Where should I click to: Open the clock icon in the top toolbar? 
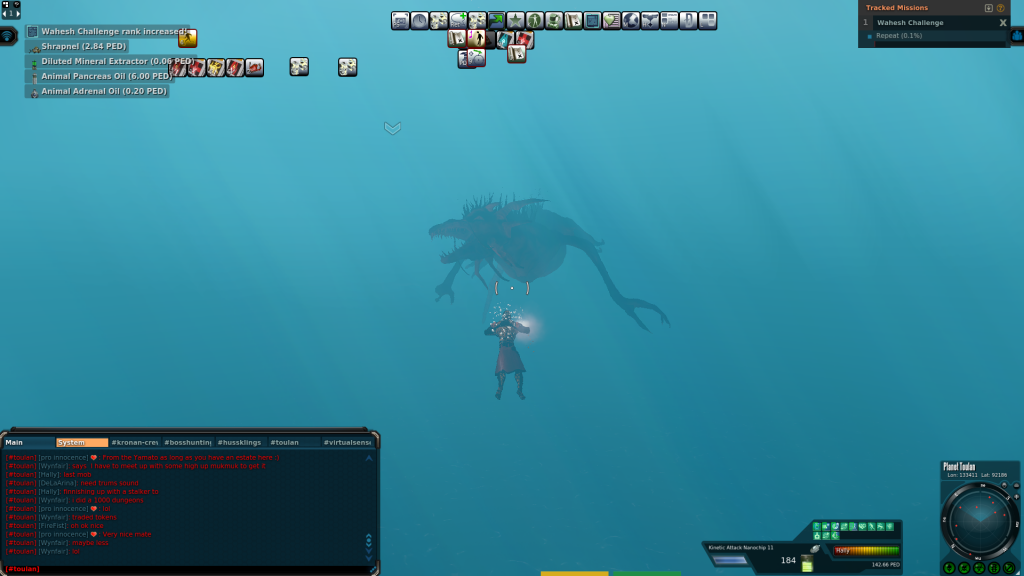click(419, 20)
